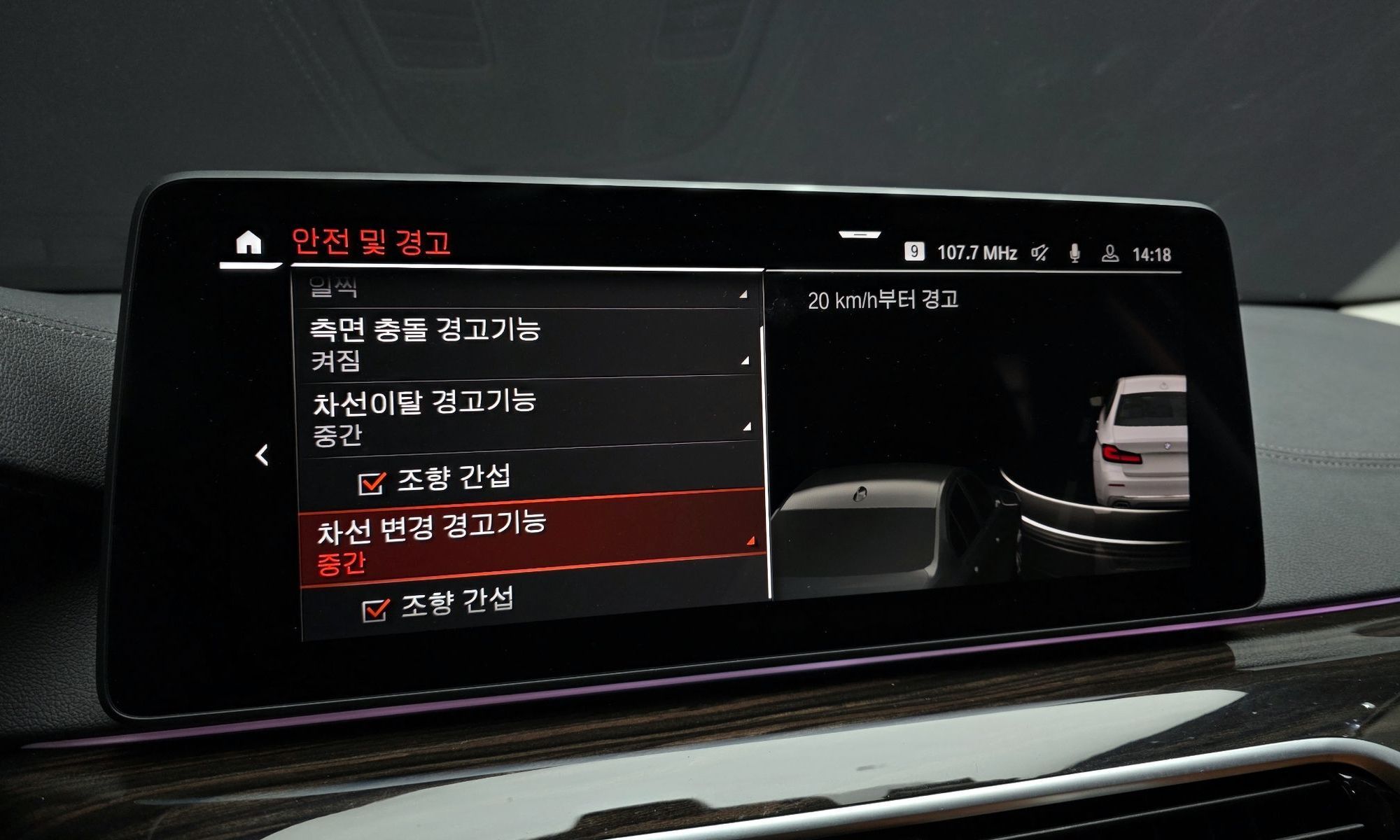Activate the microphone voice icon
This screenshot has height=840, width=1400.
coord(1074,253)
